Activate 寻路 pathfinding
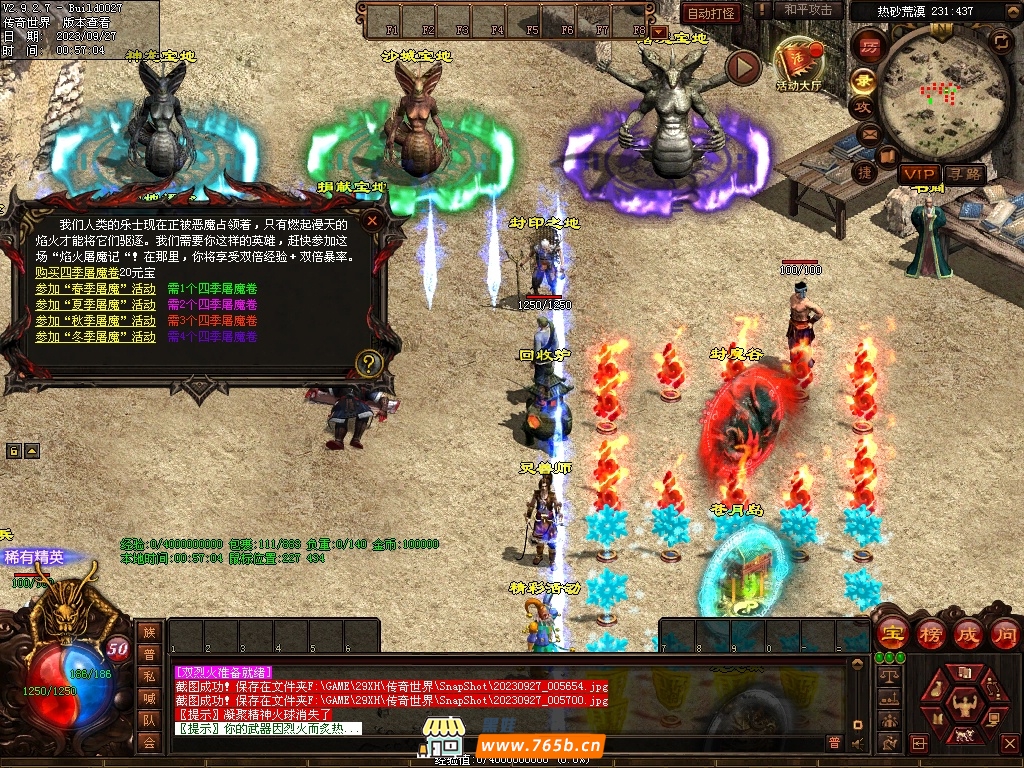This screenshot has width=1024, height=768. [x=963, y=174]
